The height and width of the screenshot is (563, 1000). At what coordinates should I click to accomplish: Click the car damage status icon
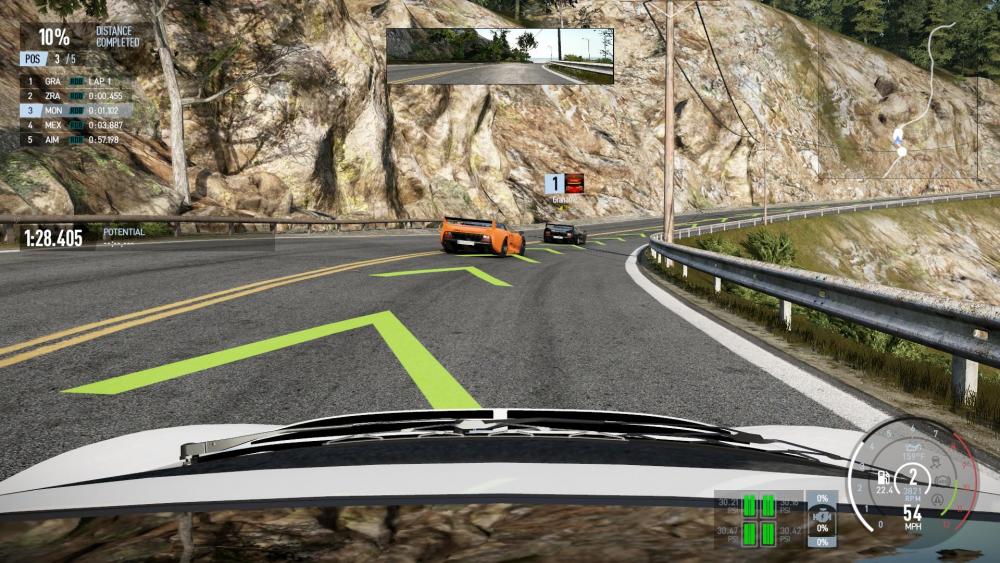821,519
